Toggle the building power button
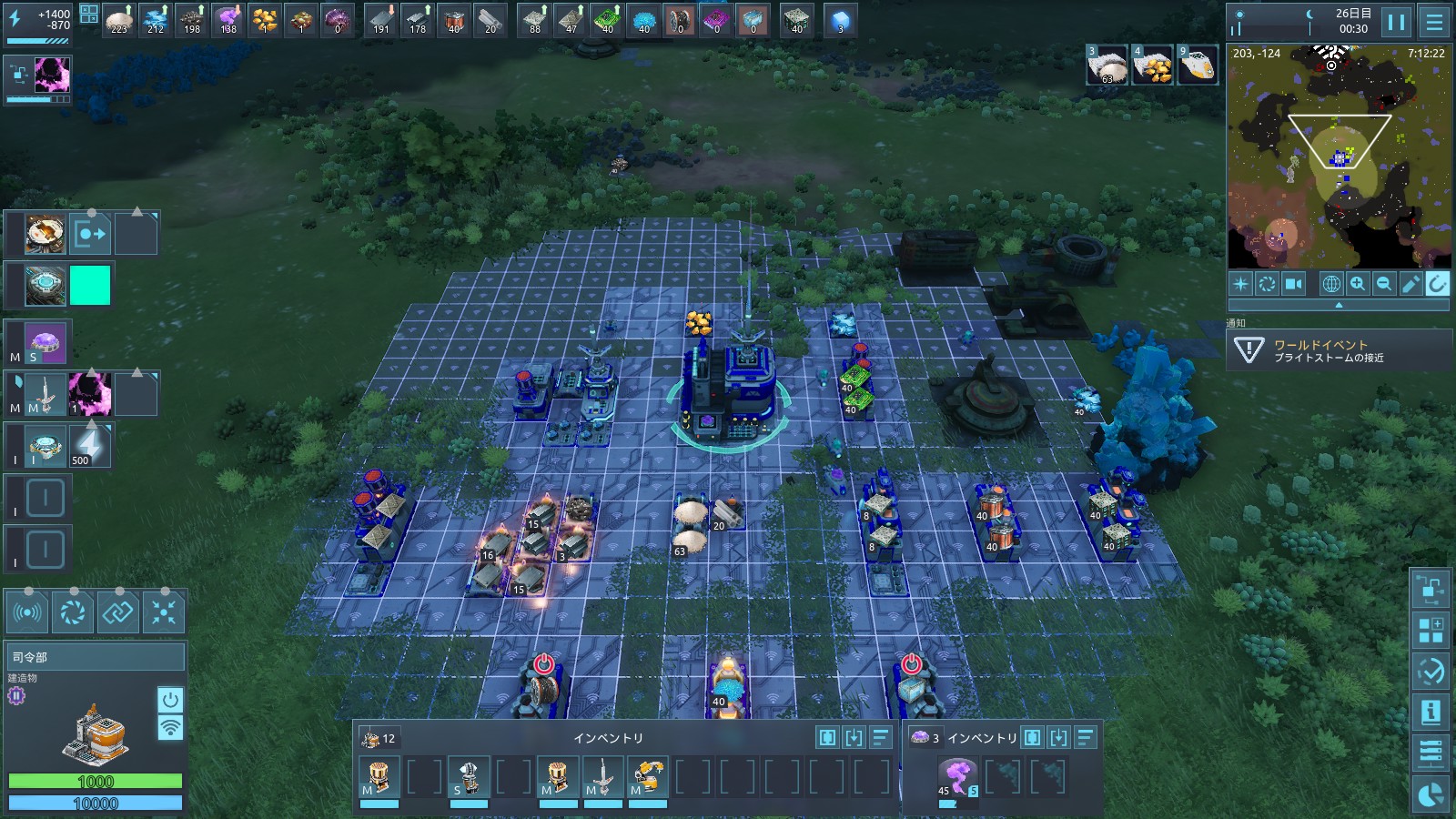 coord(170,700)
